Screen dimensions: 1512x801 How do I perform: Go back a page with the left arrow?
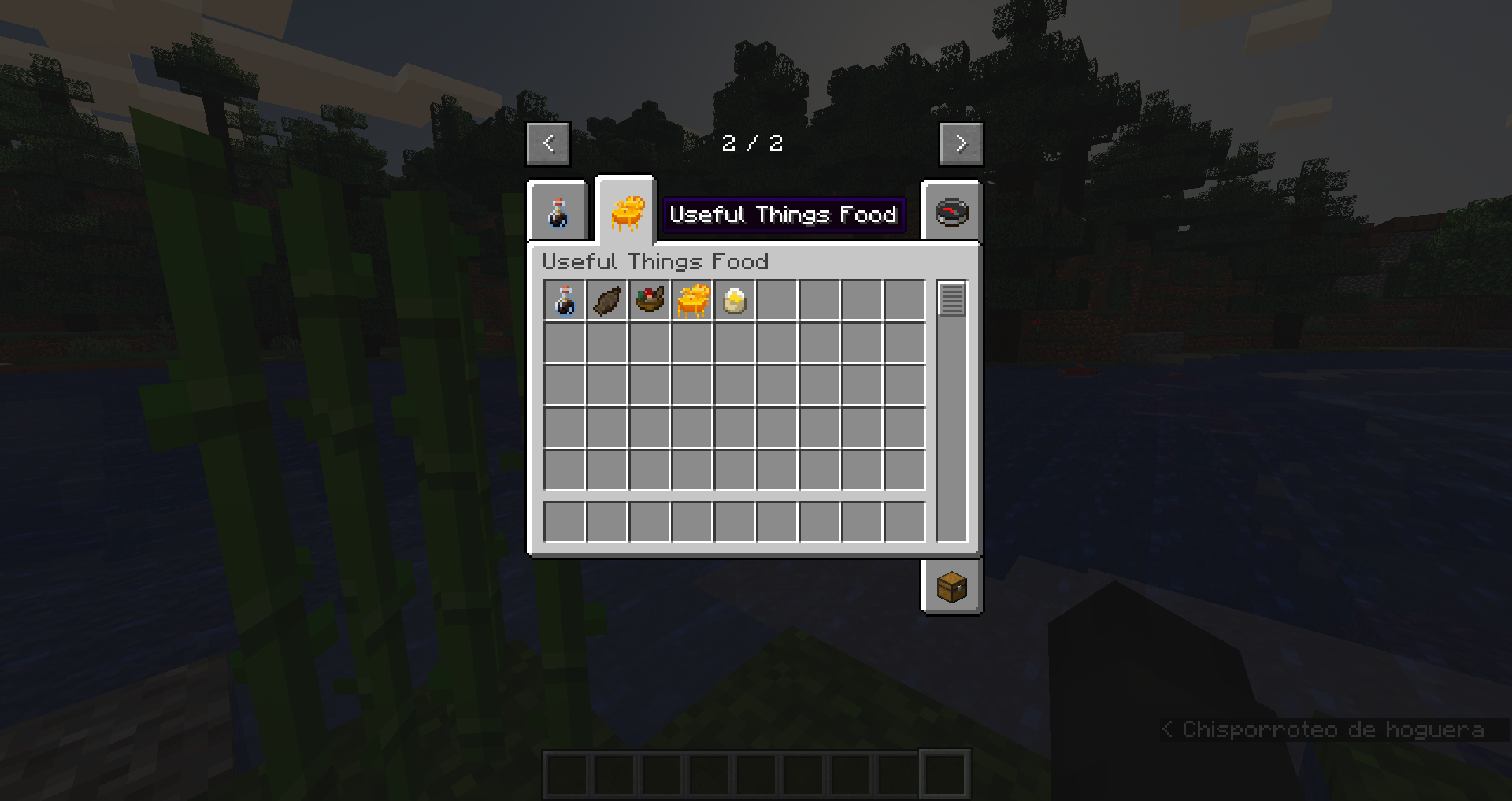tap(547, 143)
